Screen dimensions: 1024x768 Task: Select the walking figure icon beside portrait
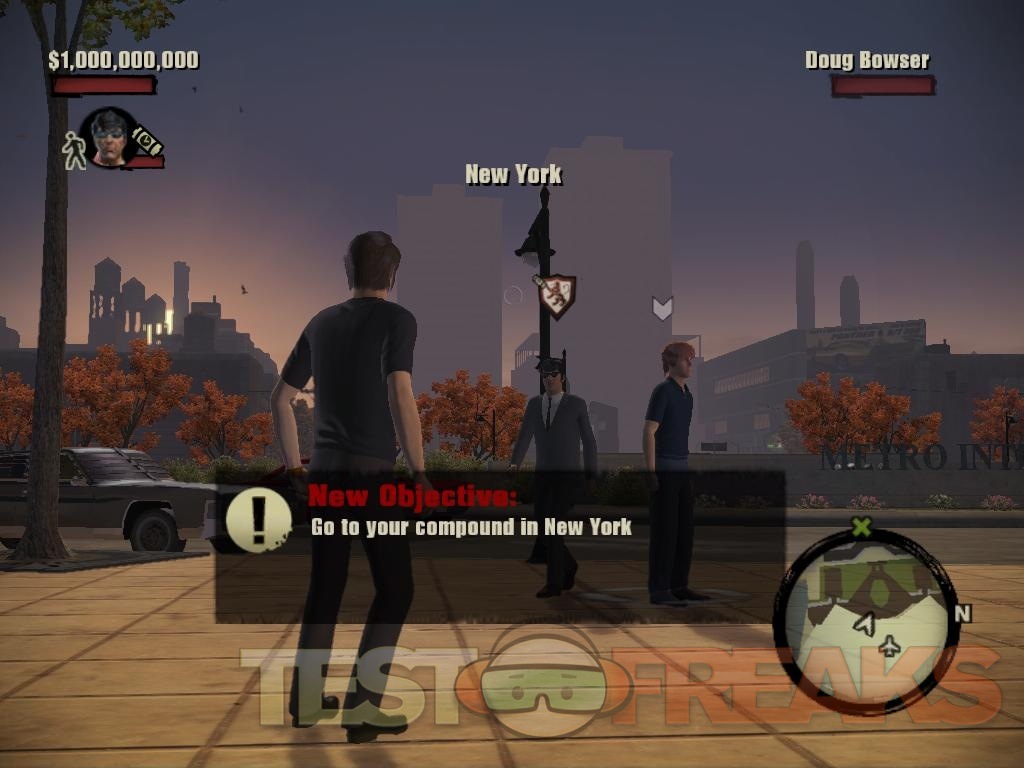click(74, 149)
